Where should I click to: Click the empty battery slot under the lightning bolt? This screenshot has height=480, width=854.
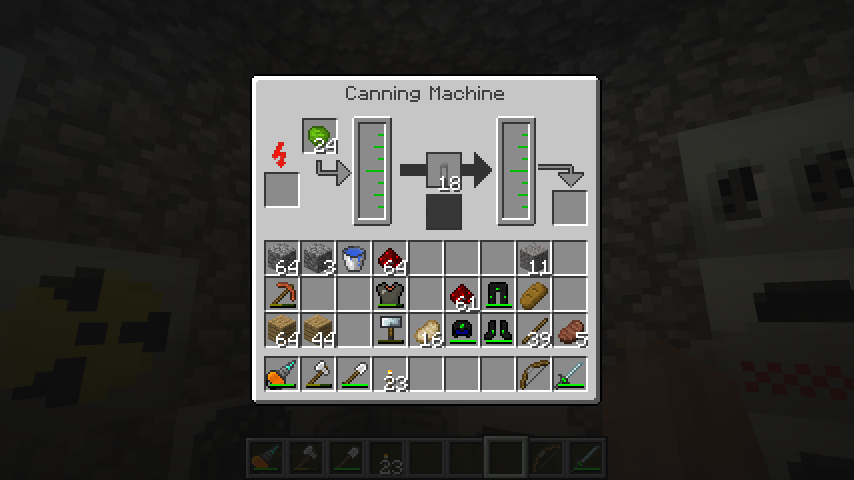coord(282,190)
